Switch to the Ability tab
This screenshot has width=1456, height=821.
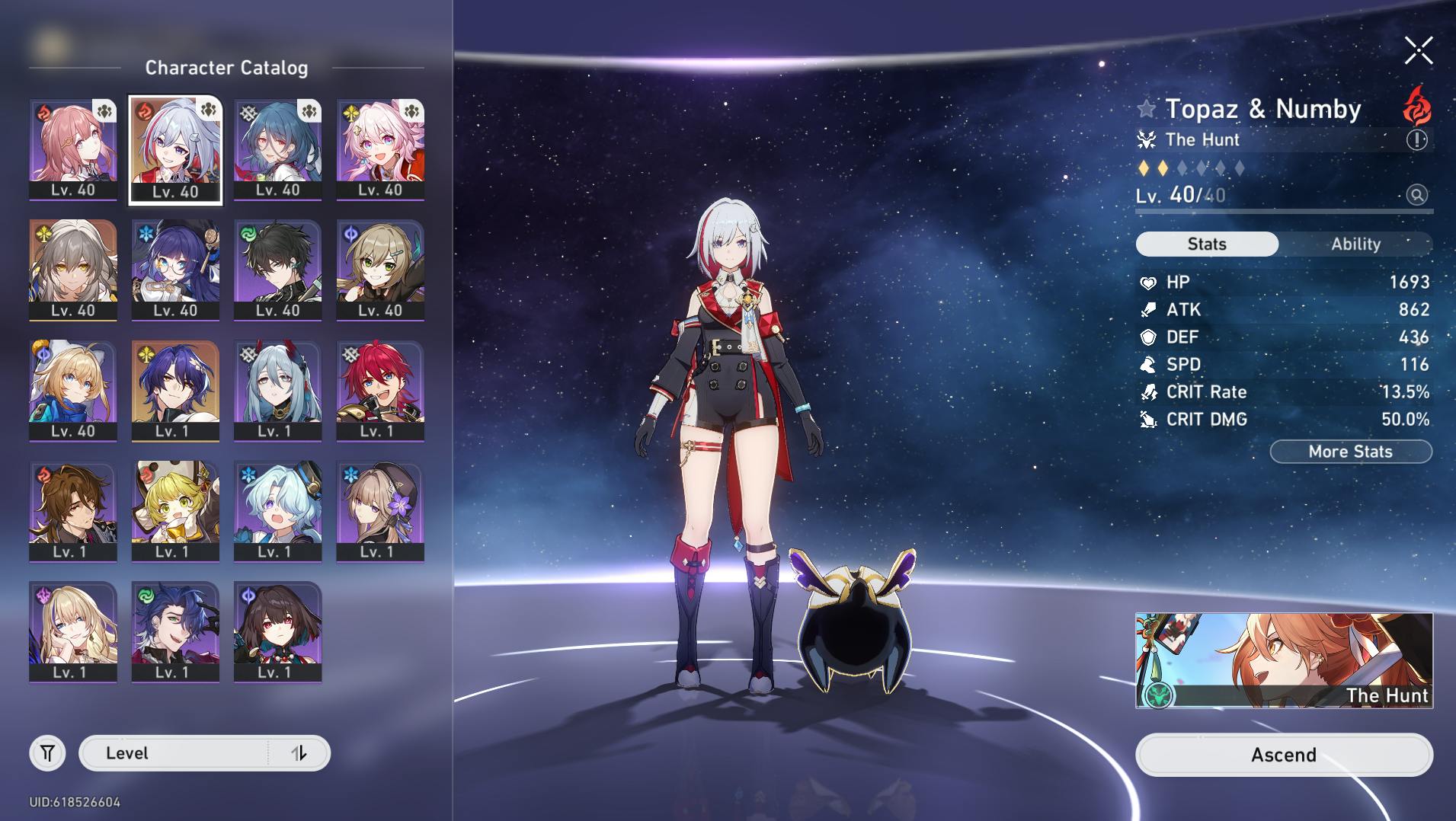[1355, 244]
